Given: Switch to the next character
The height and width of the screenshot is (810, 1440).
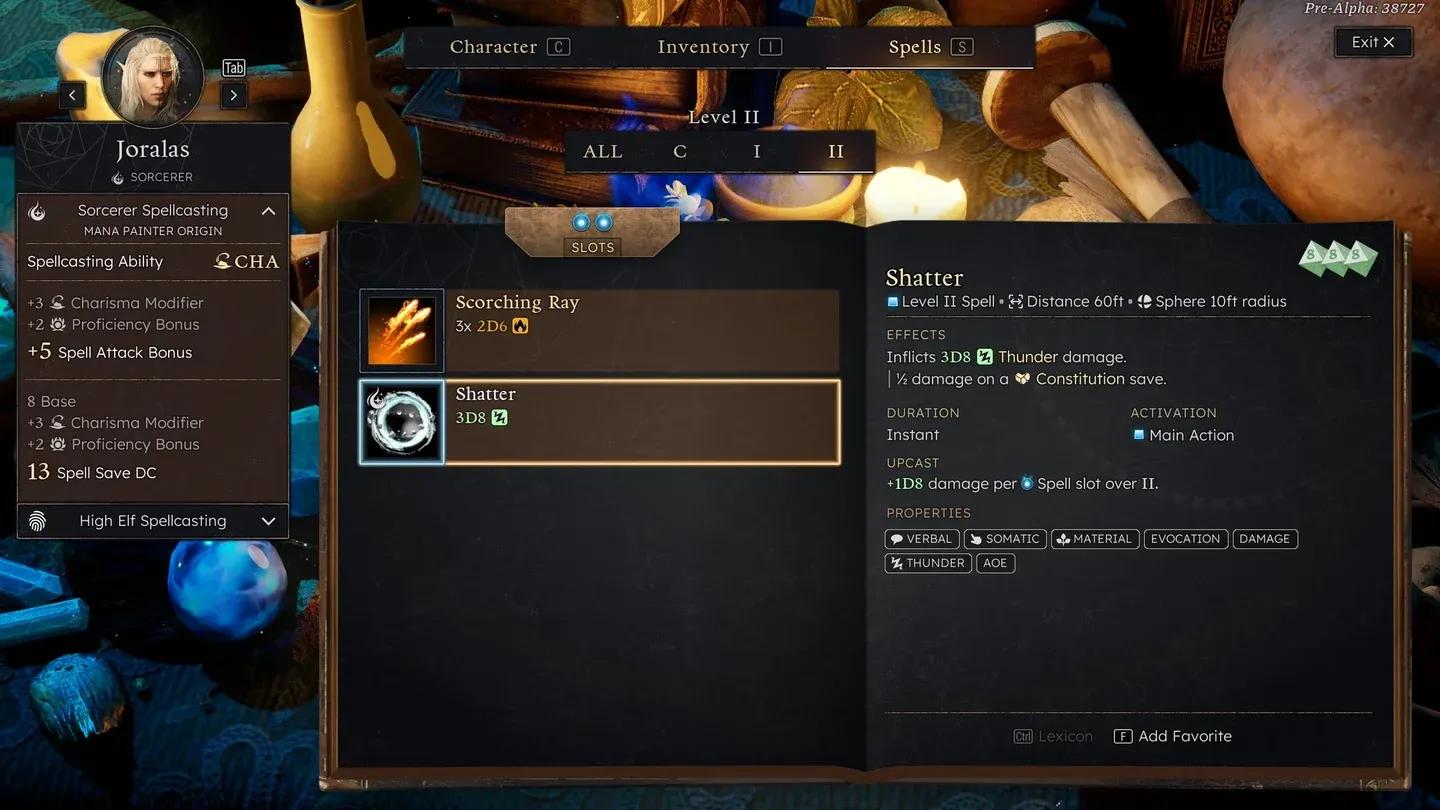Looking at the screenshot, I should [233, 95].
